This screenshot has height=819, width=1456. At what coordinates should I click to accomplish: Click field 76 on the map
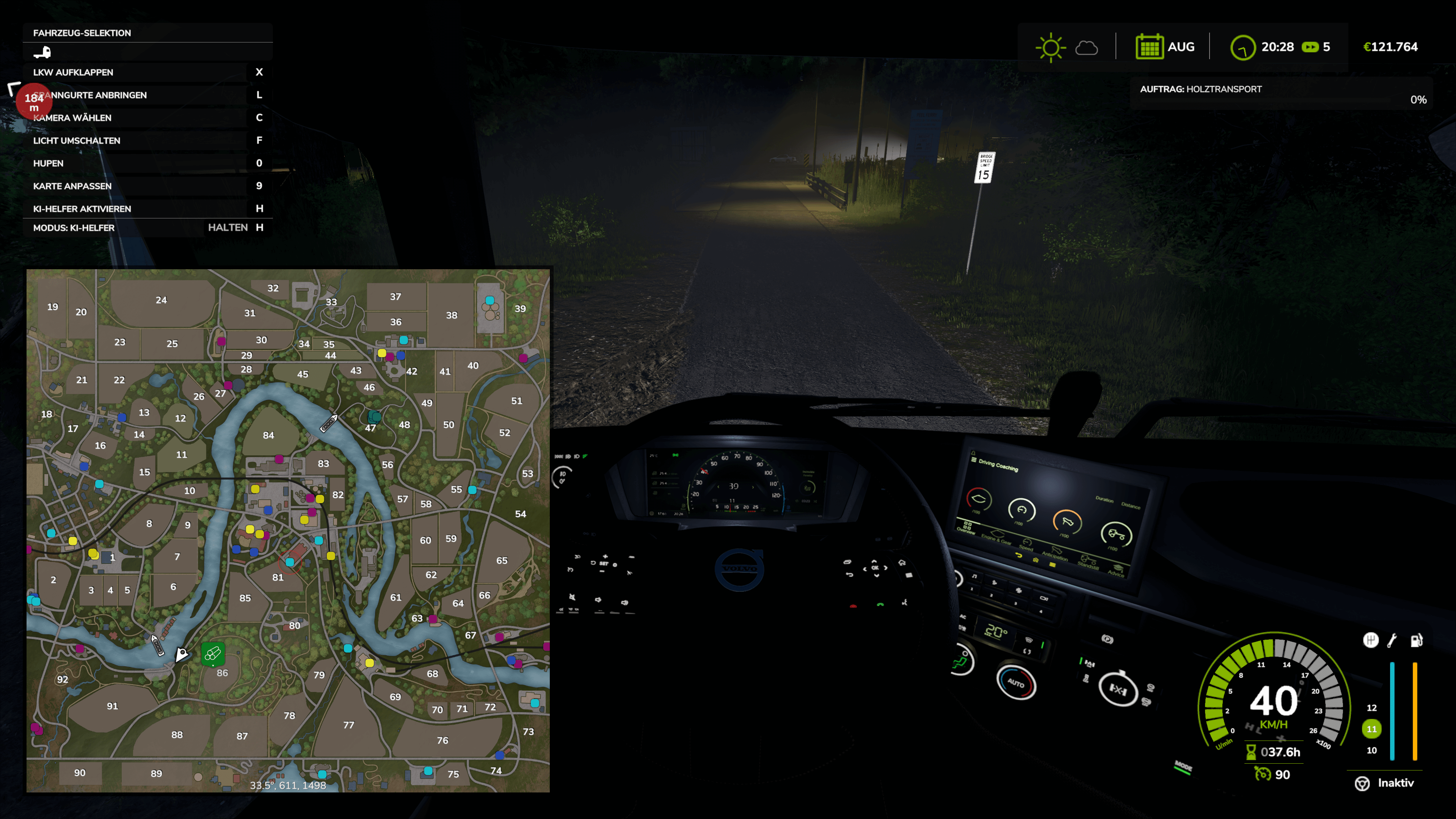pos(442,741)
